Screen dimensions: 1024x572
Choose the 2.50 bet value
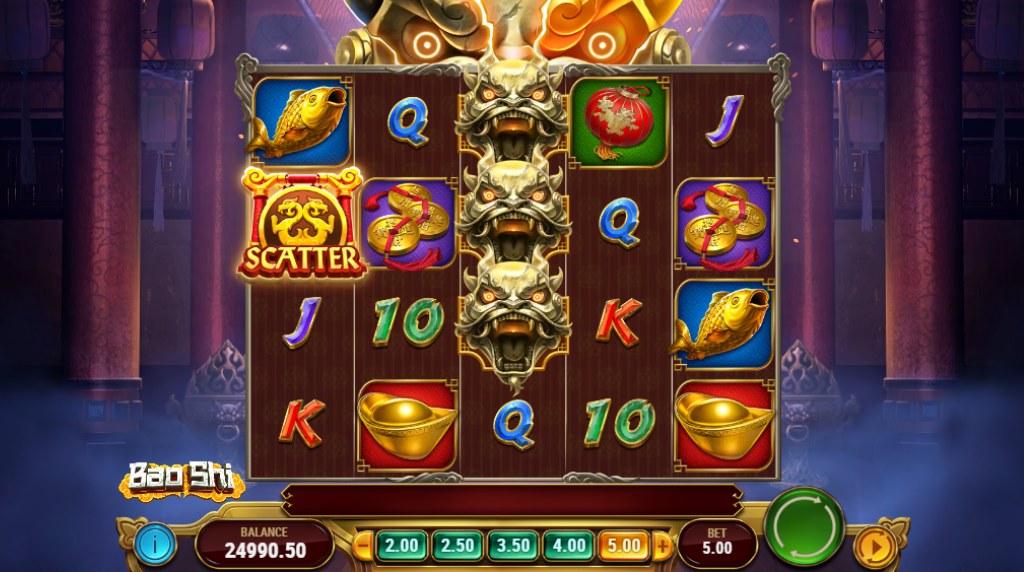click(457, 546)
